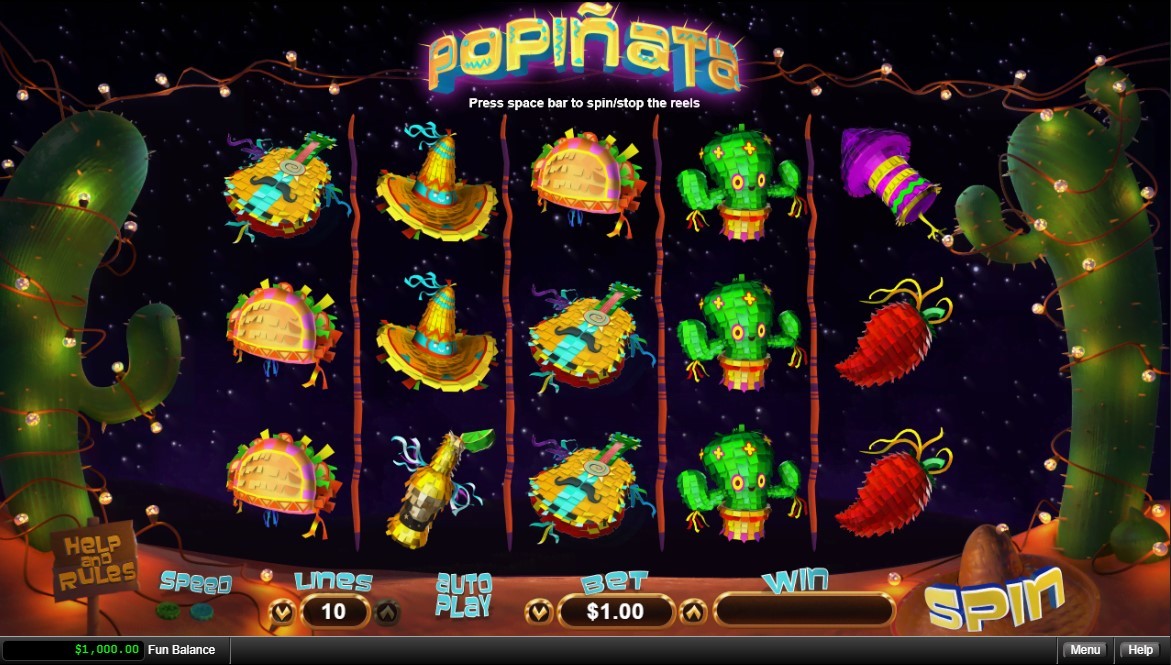
Task: Open the Menu in the bottom bar
Action: (x=1085, y=650)
